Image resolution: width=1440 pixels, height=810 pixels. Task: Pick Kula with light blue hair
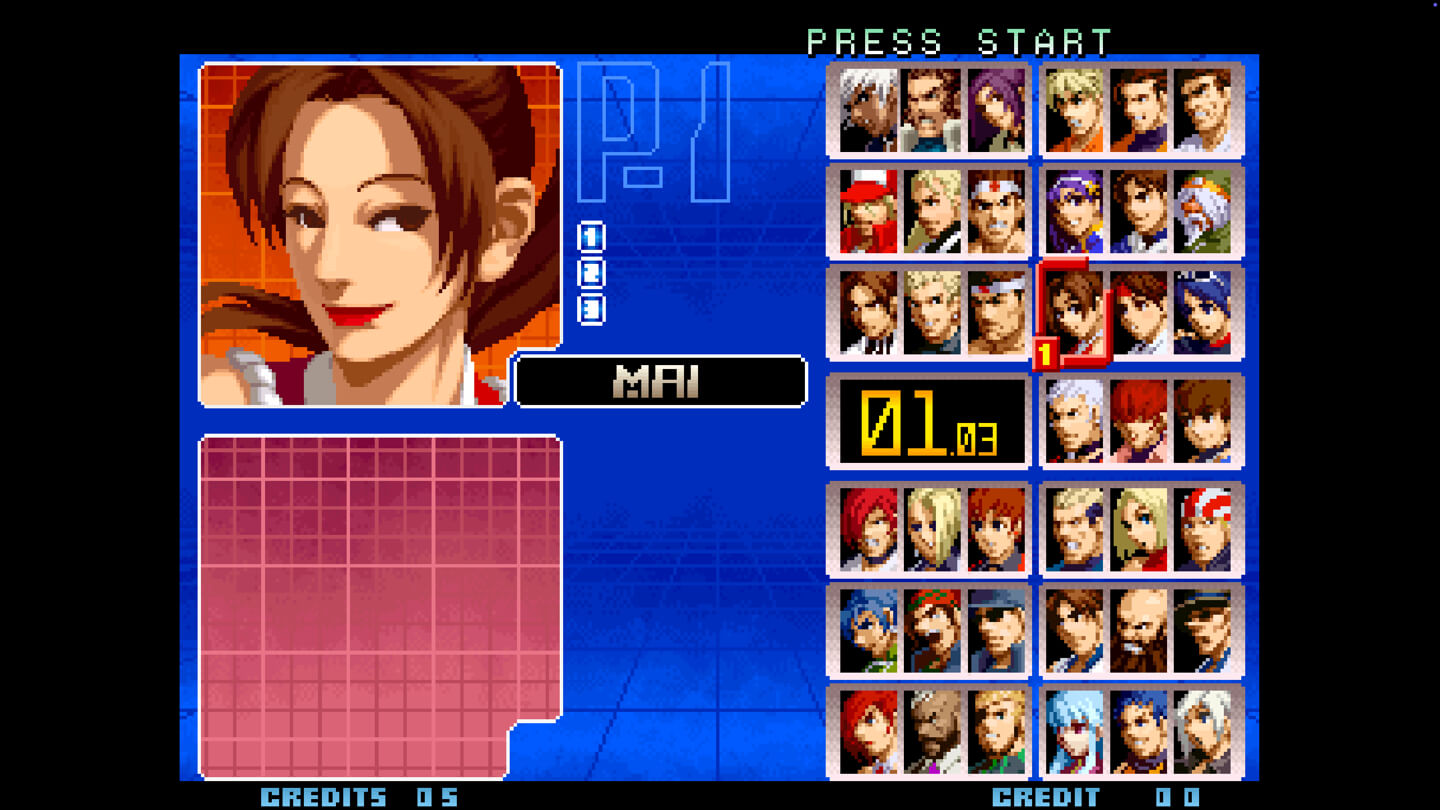click(x=1075, y=733)
